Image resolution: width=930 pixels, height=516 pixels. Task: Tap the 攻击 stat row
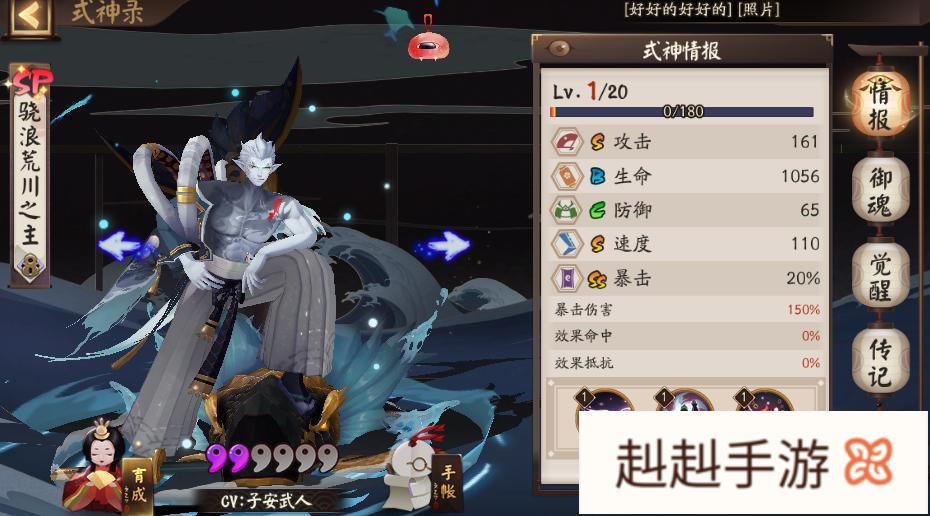(x=685, y=142)
